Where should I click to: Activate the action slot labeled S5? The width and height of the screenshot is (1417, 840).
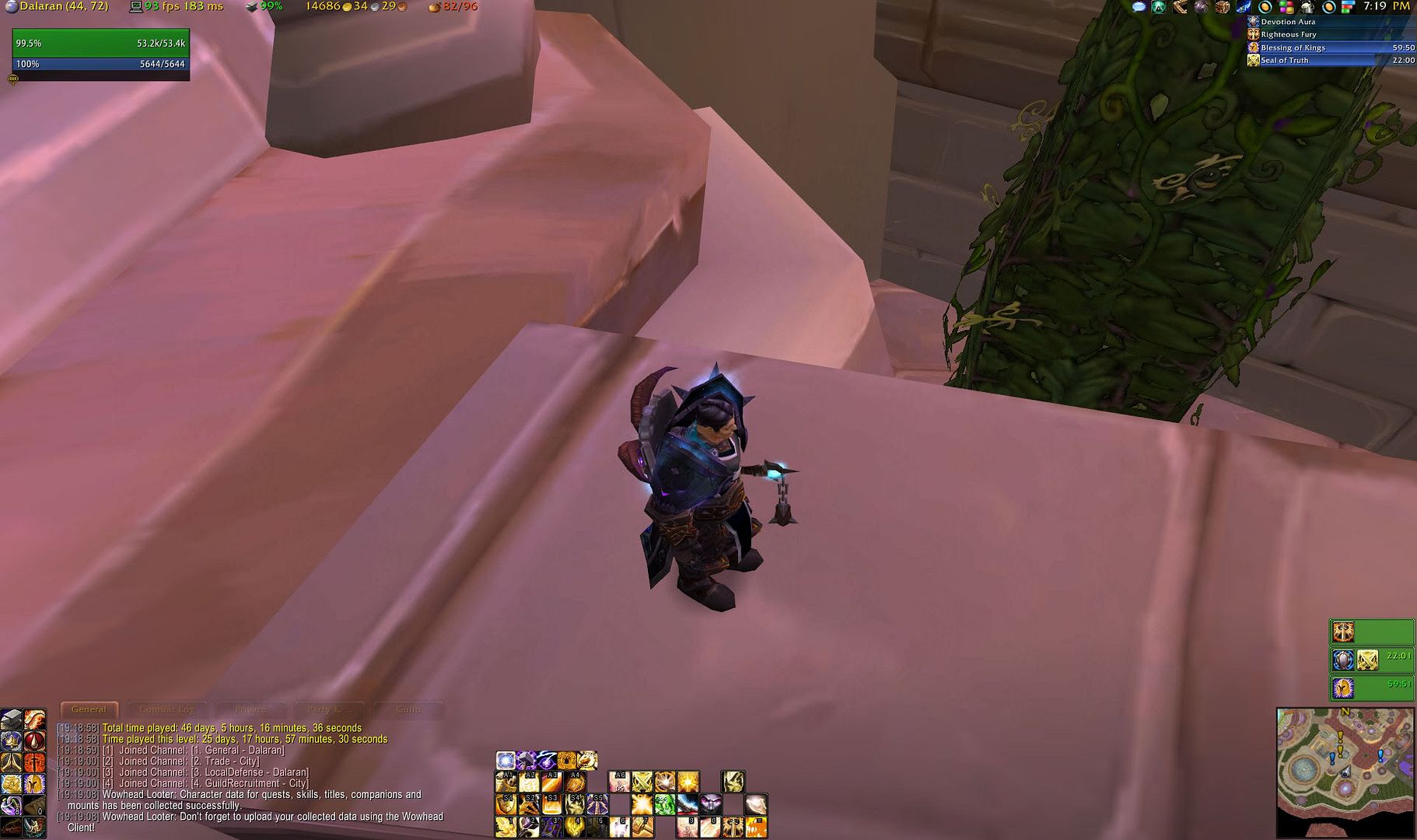[x=597, y=803]
